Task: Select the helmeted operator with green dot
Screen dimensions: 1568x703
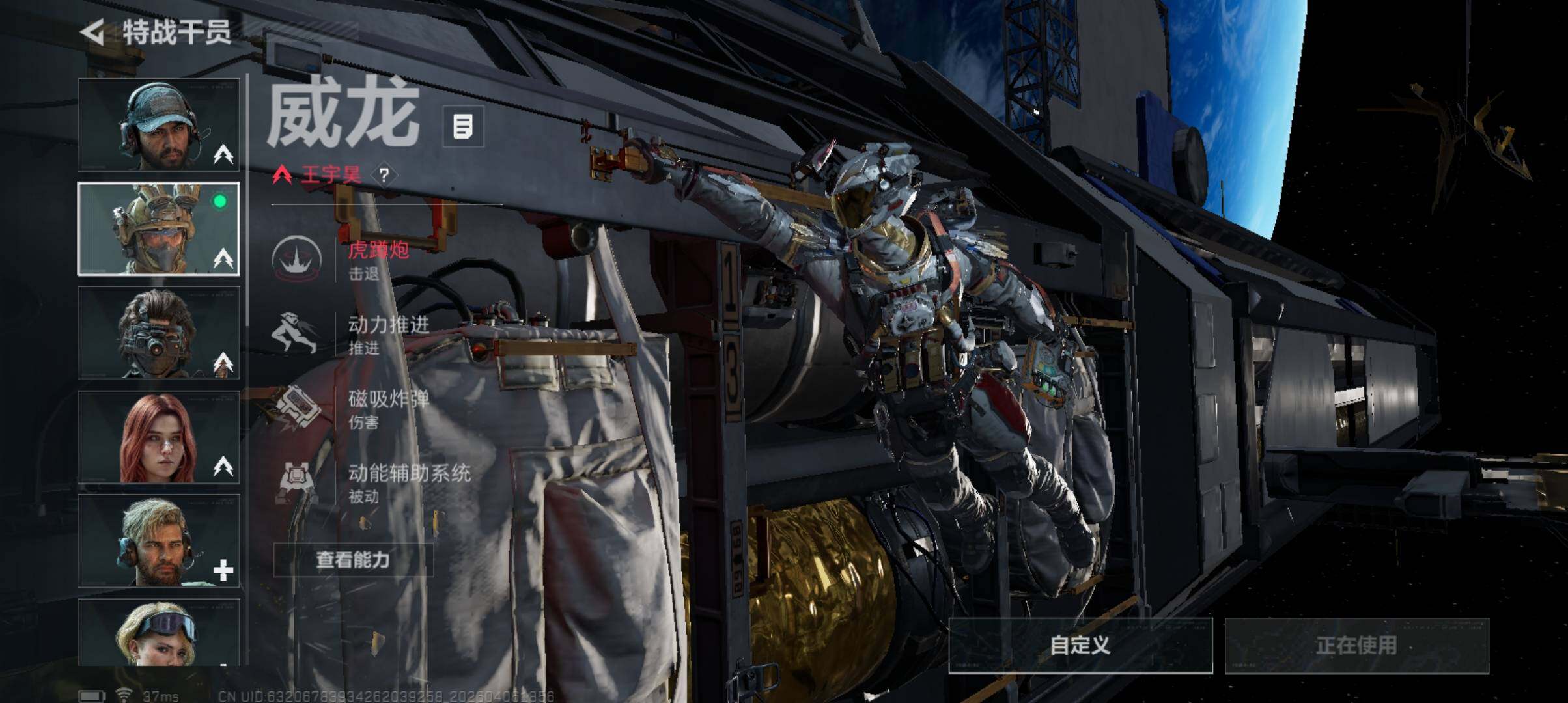Action: coord(159,229)
